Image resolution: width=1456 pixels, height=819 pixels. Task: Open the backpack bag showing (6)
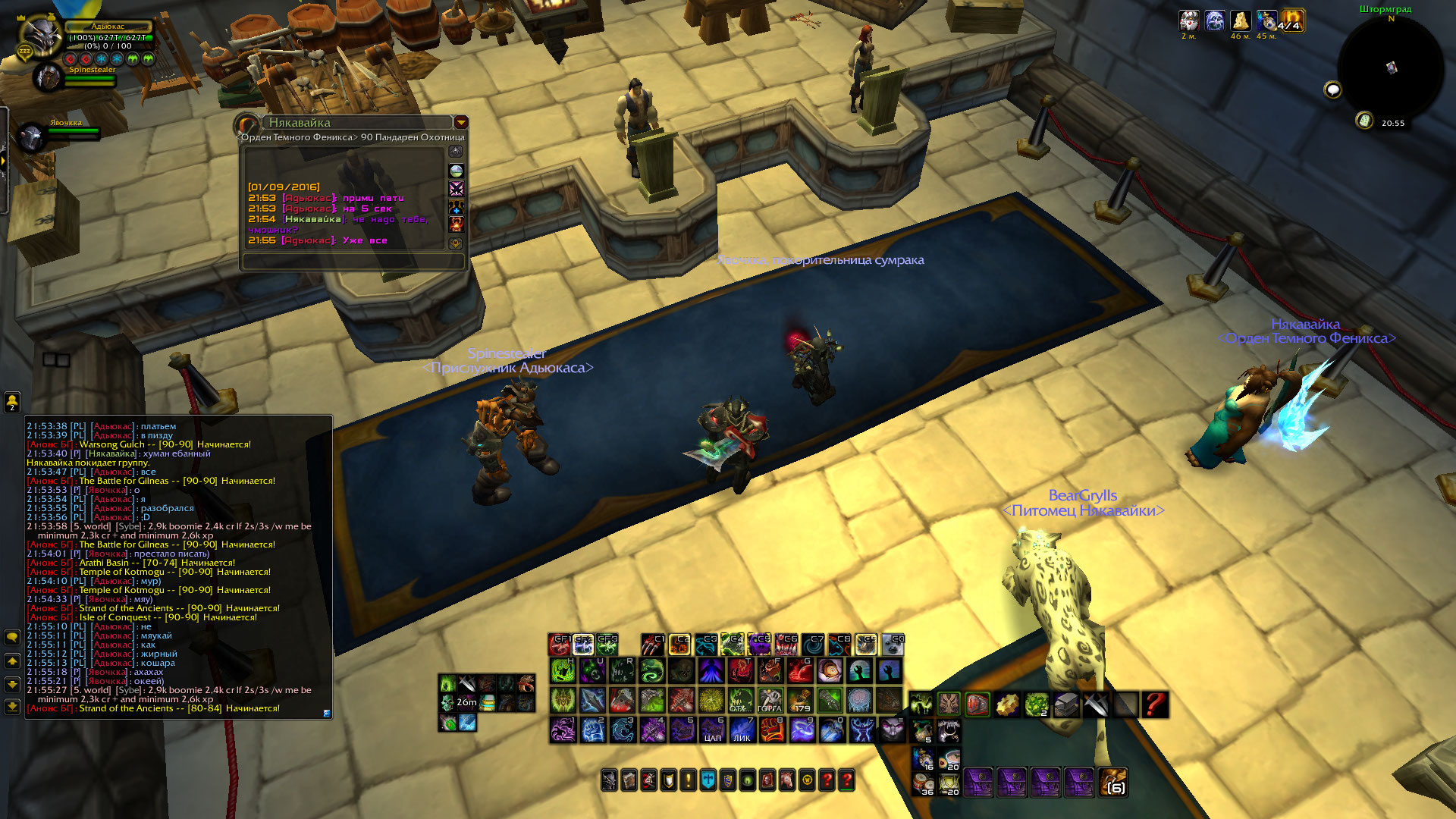pos(1112,782)
